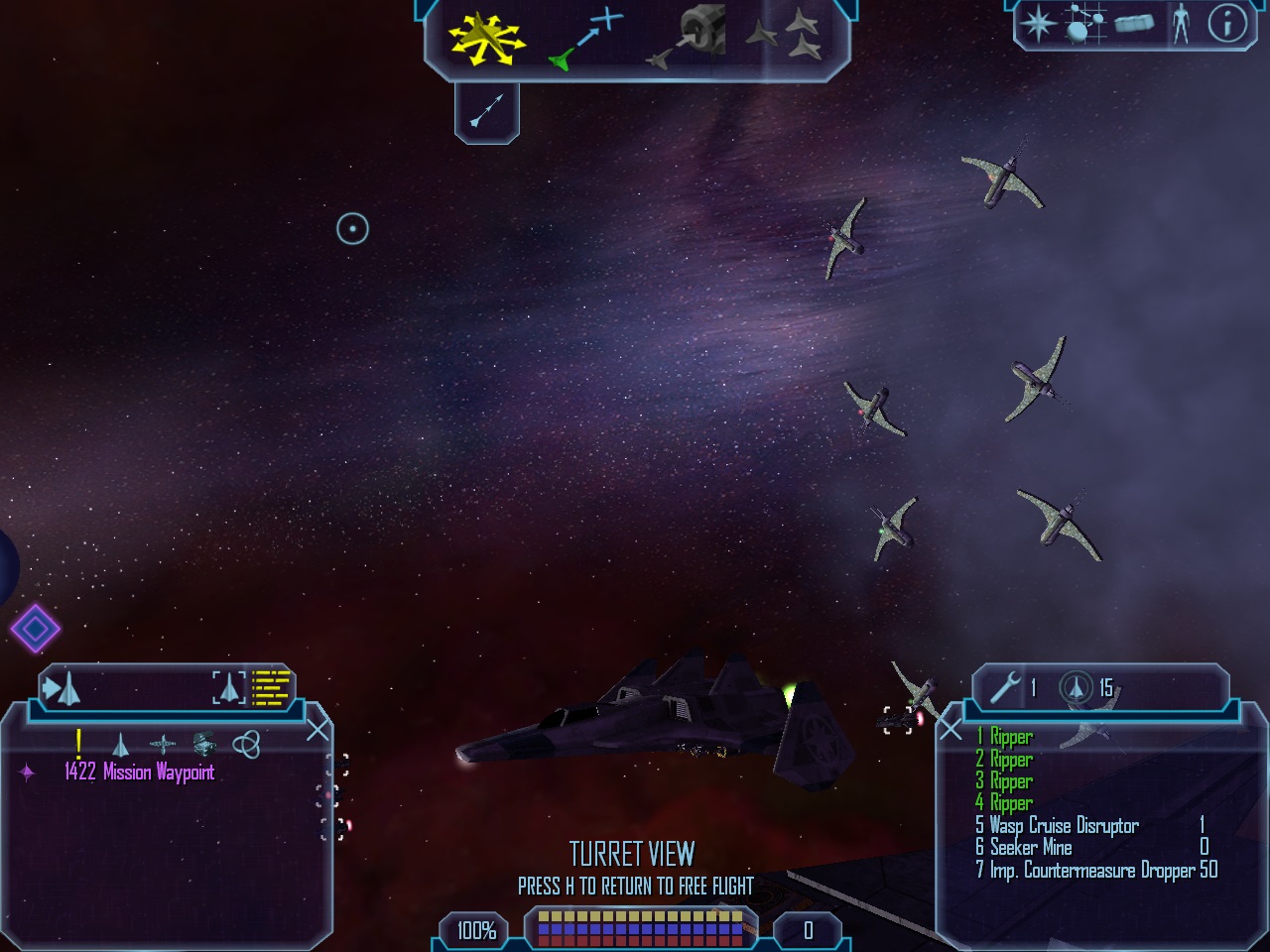The image size is (1270, 952).
Task: Use the nanobot repair wrench icon
Action: click(x=1004, y=687)
